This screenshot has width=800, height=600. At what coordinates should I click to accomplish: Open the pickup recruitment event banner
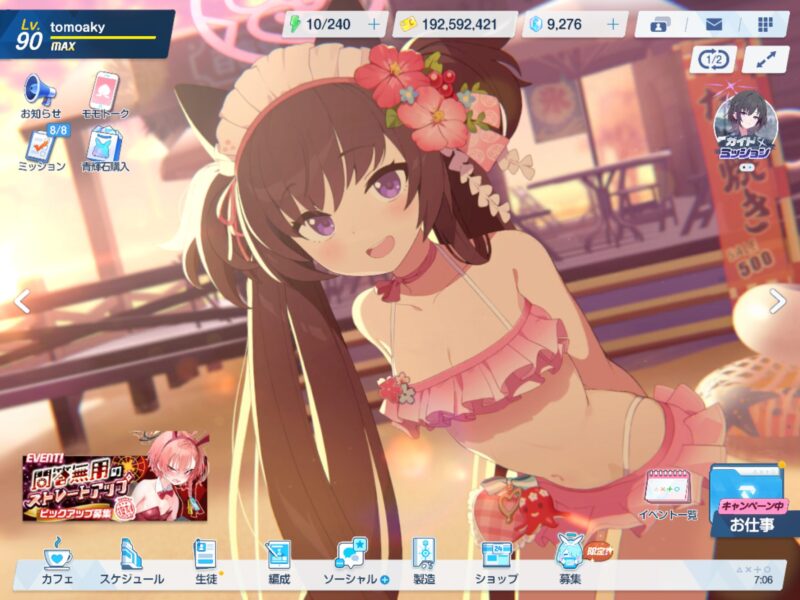point(116,477)
